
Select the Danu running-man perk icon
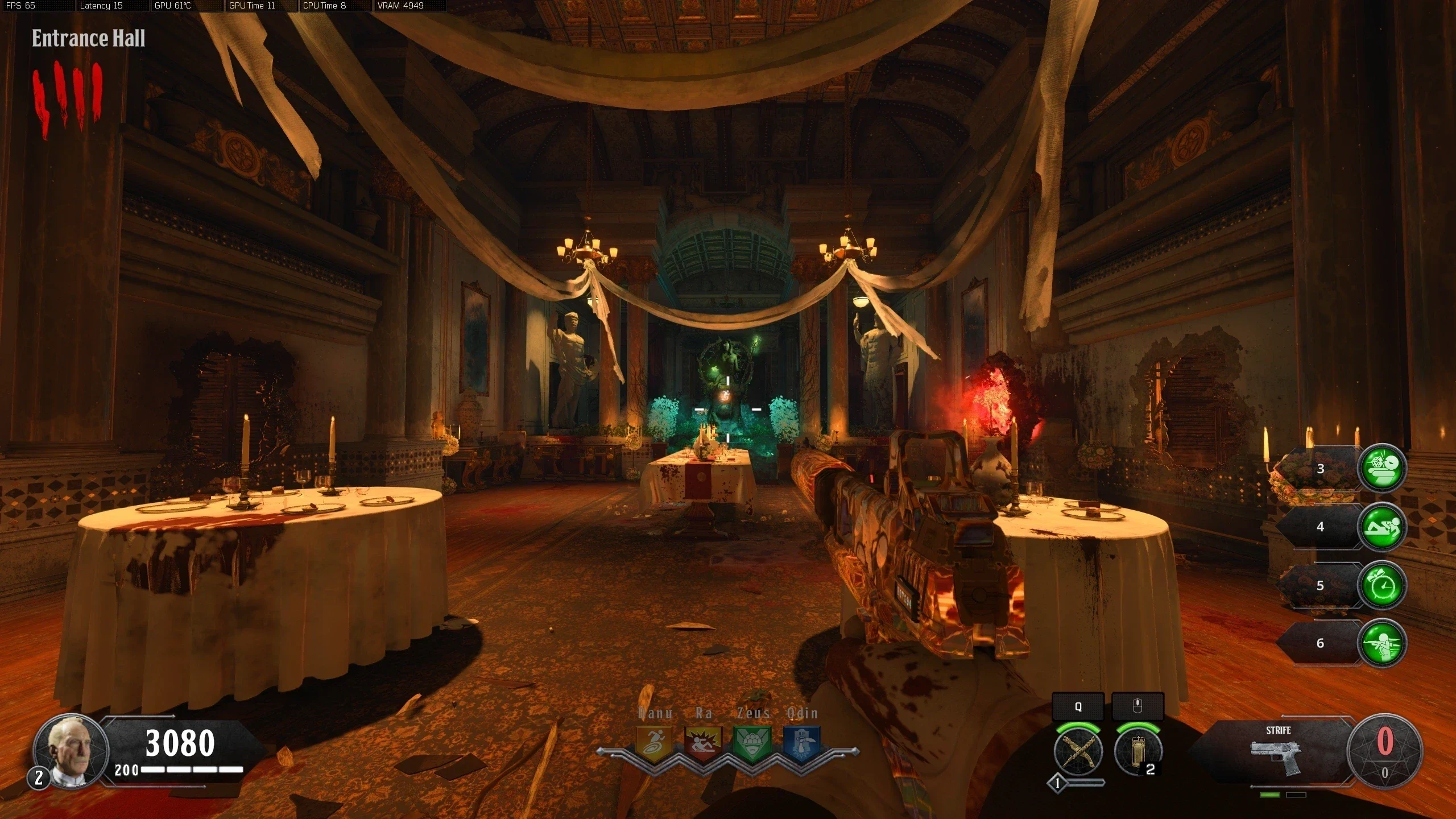655,743
